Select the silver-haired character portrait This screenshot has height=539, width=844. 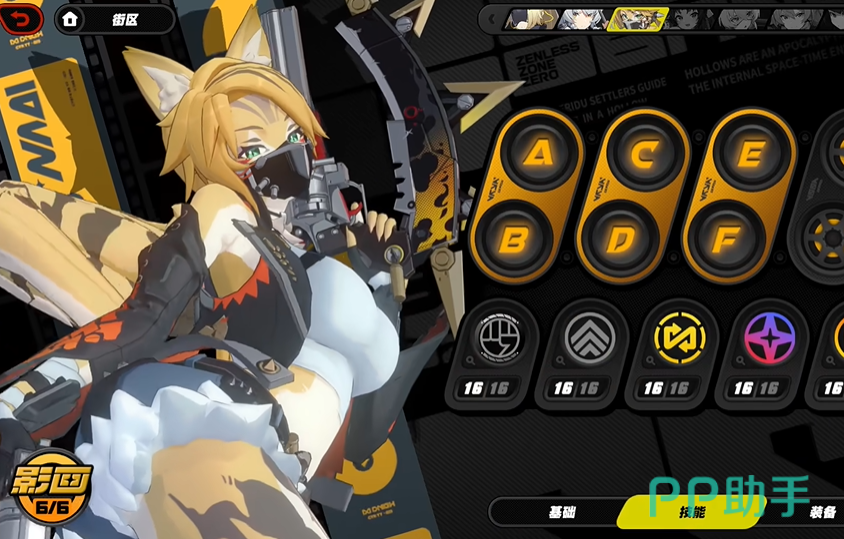tap(584, 18)
